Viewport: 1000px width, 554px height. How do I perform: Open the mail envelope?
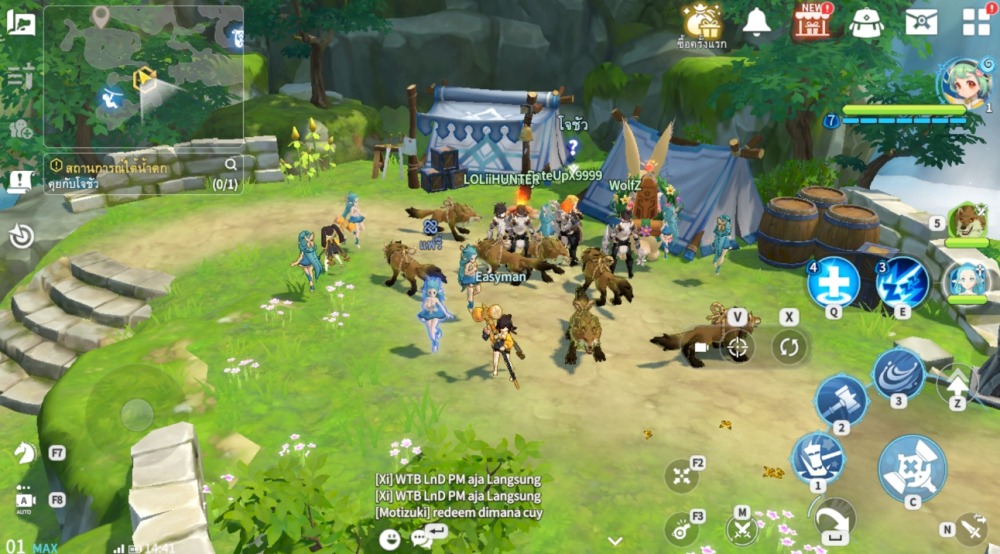921,22
